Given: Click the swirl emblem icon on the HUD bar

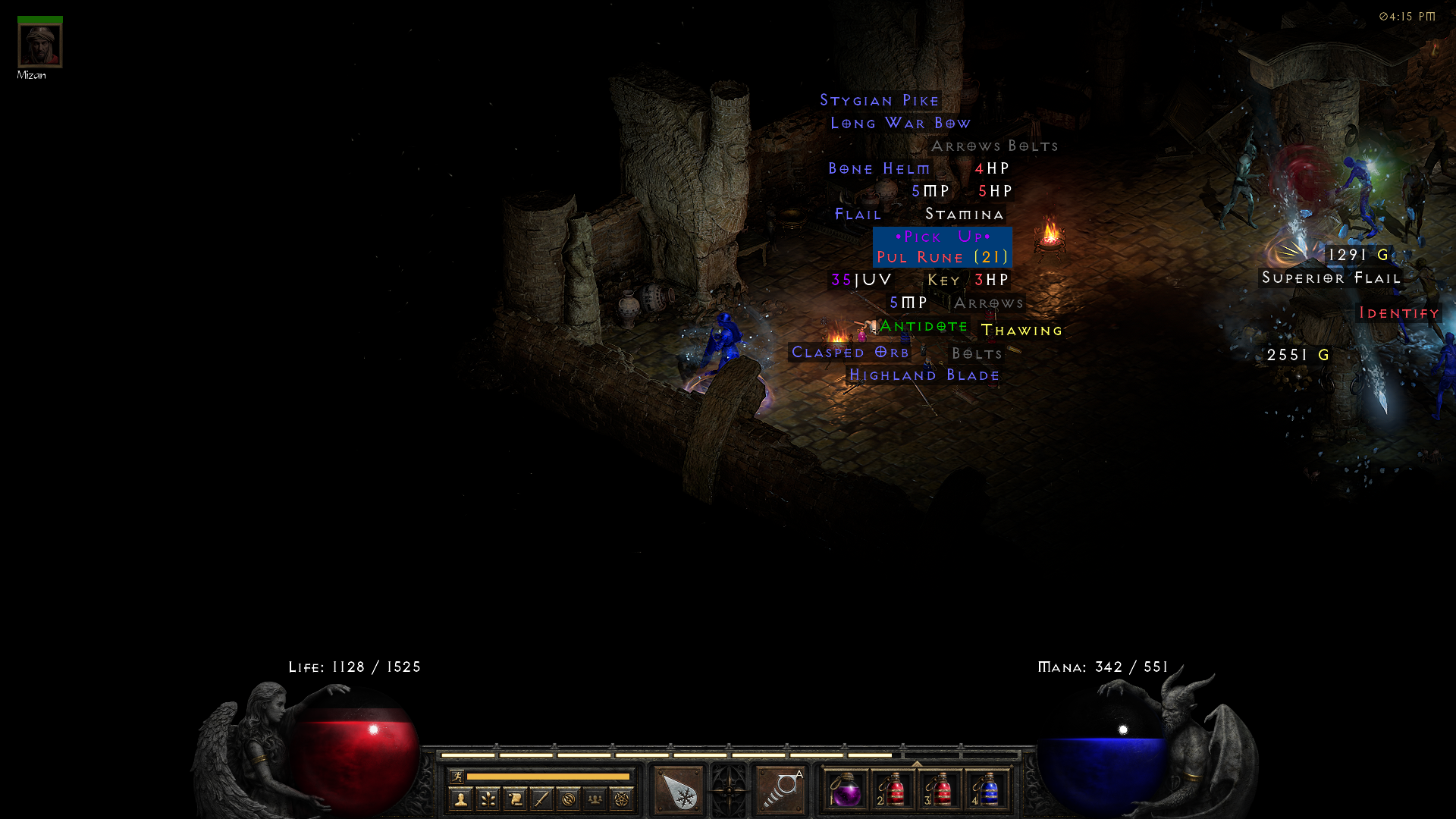Looking at the screenshot, I should pyautogui.click(x=570, y=800).
